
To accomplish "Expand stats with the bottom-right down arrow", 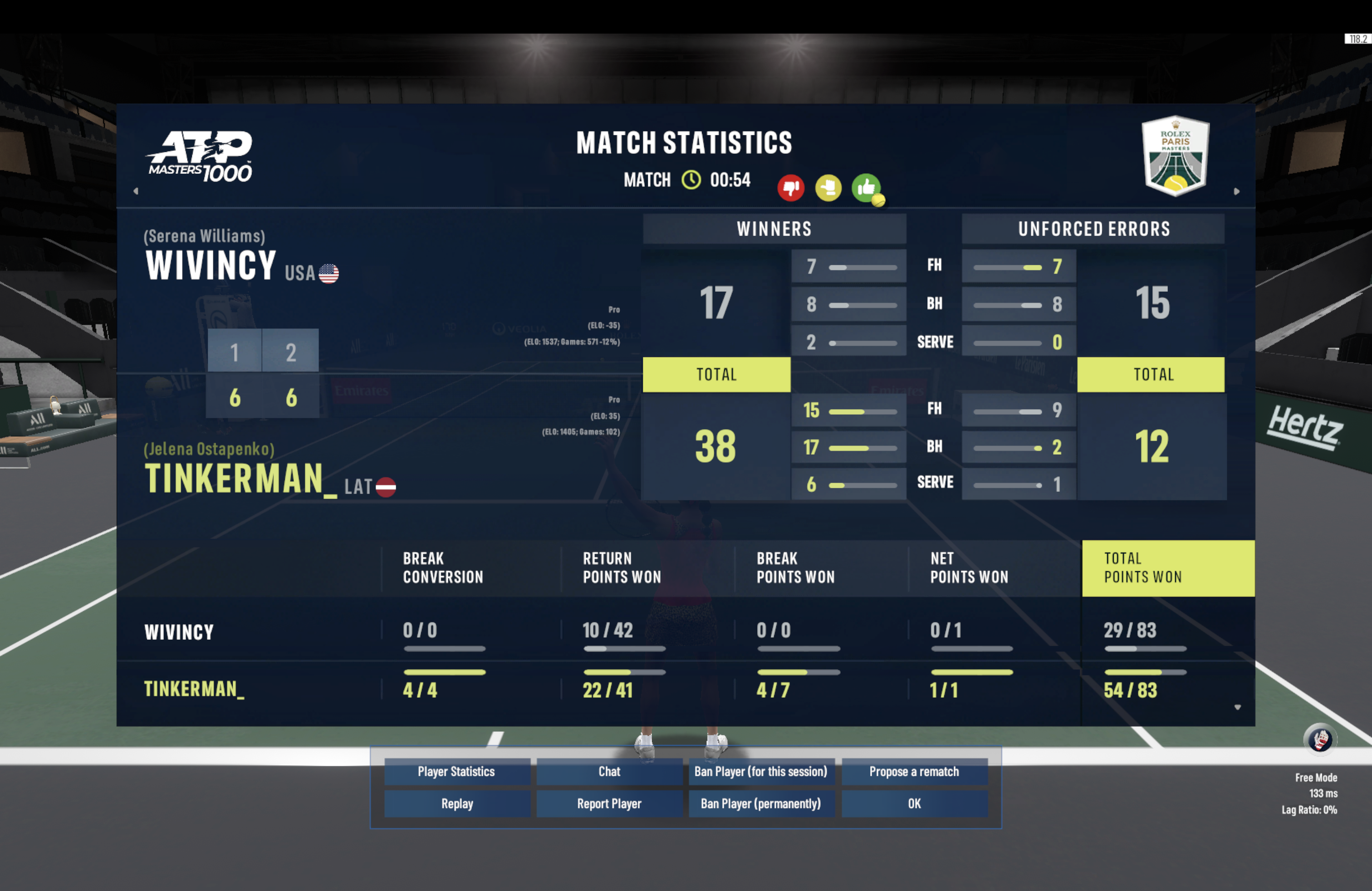I will 1238,707.
